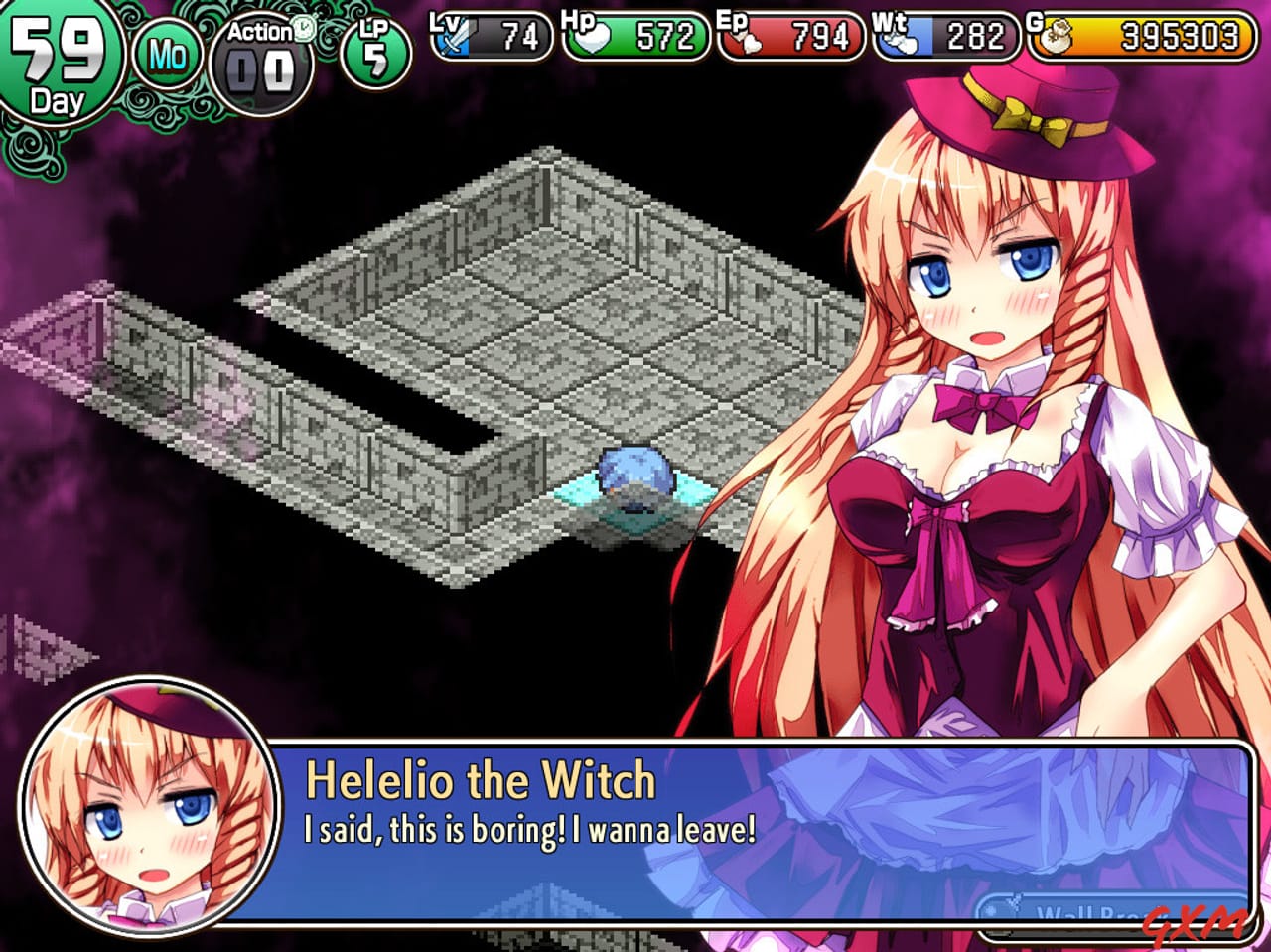Click the Mo day indicator icon

point(167,55)
